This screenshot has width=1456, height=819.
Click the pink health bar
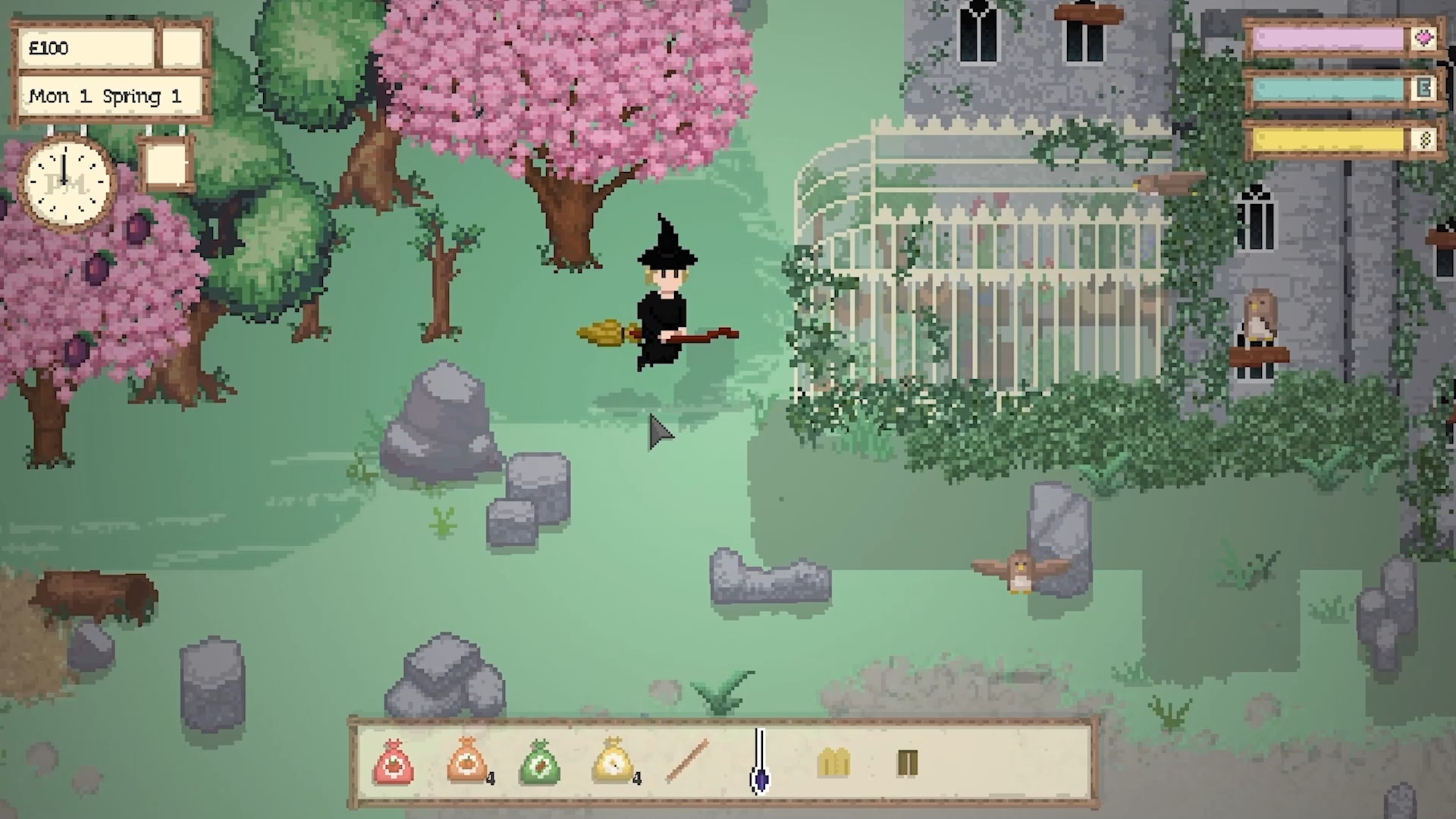[1327, 36]
